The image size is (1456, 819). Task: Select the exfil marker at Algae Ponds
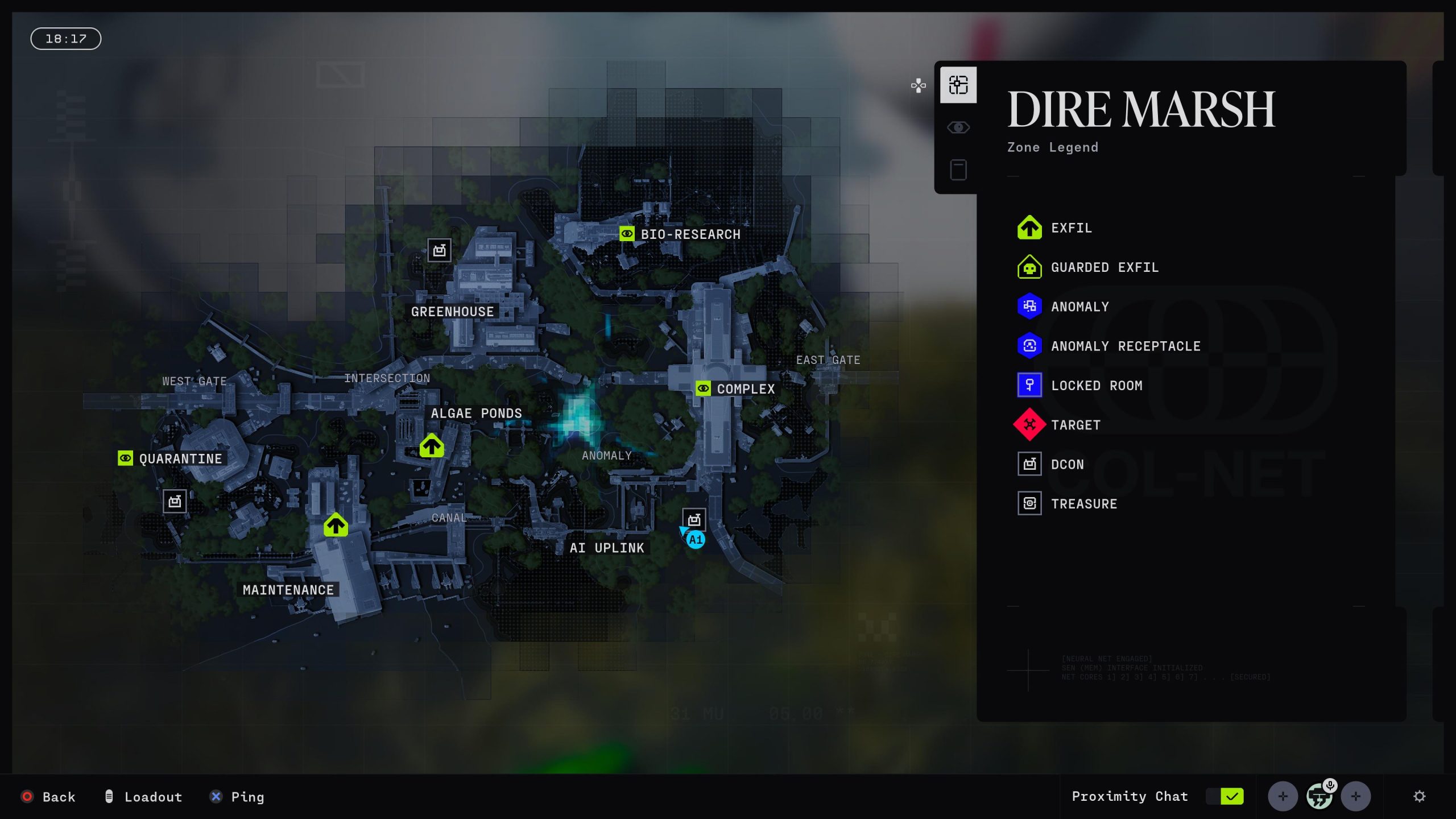coord(432,446)
